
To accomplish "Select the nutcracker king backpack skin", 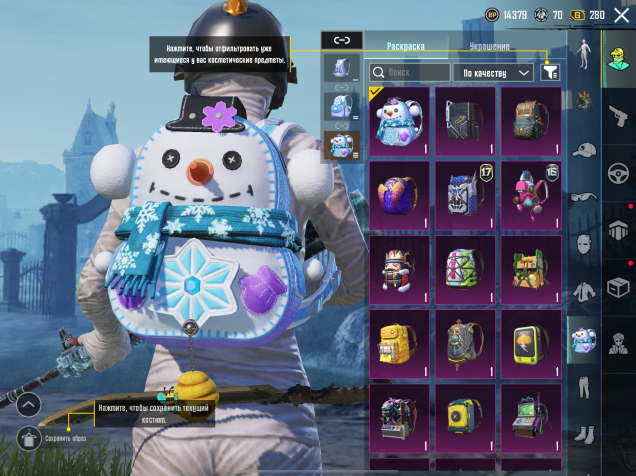I will pyautogui.click(x=399, y=269).
